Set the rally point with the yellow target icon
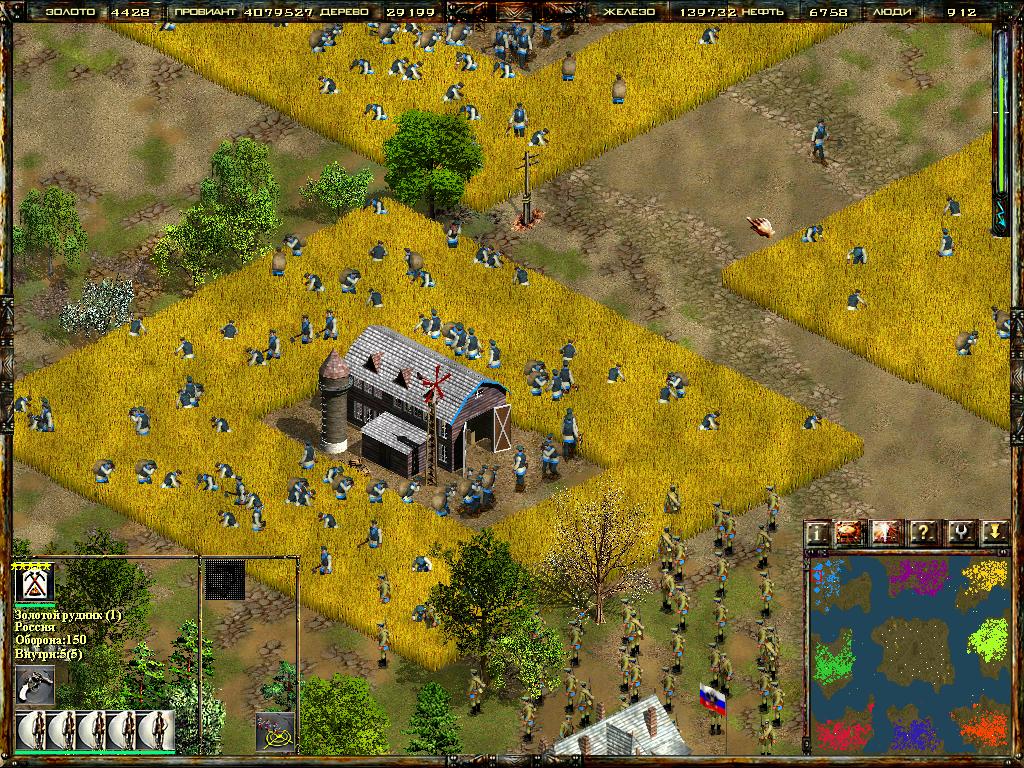This screenshot has width=1024, height=768. coord(274,732)
